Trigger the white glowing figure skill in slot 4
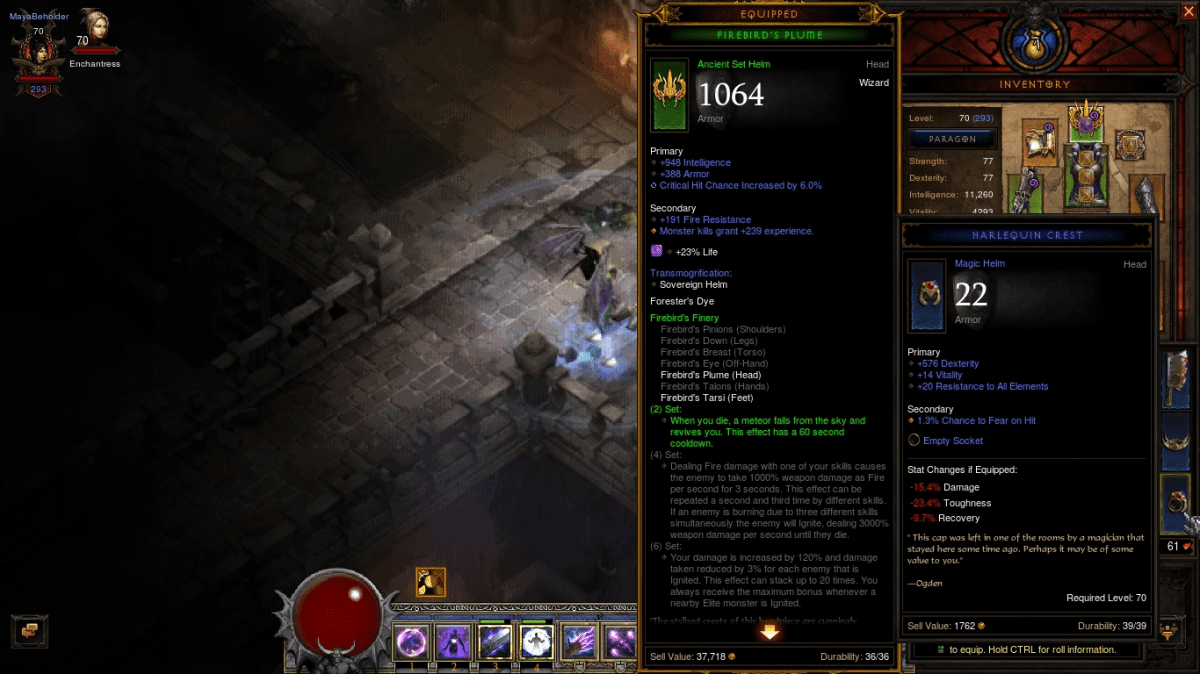This screenshot has width=1200, height=674. pos(537,641)
